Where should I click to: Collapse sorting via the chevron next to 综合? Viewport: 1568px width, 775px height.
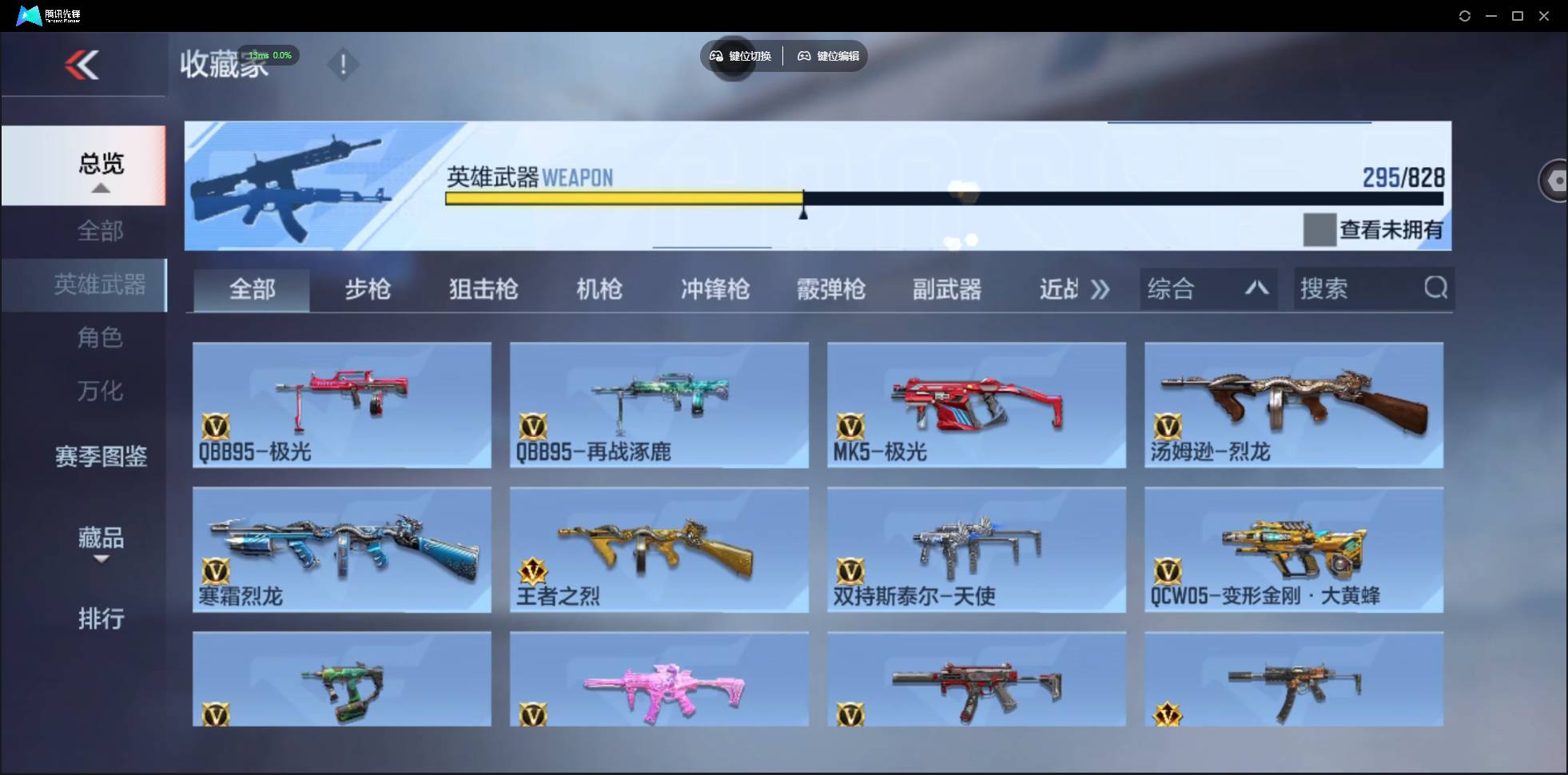1256,288
